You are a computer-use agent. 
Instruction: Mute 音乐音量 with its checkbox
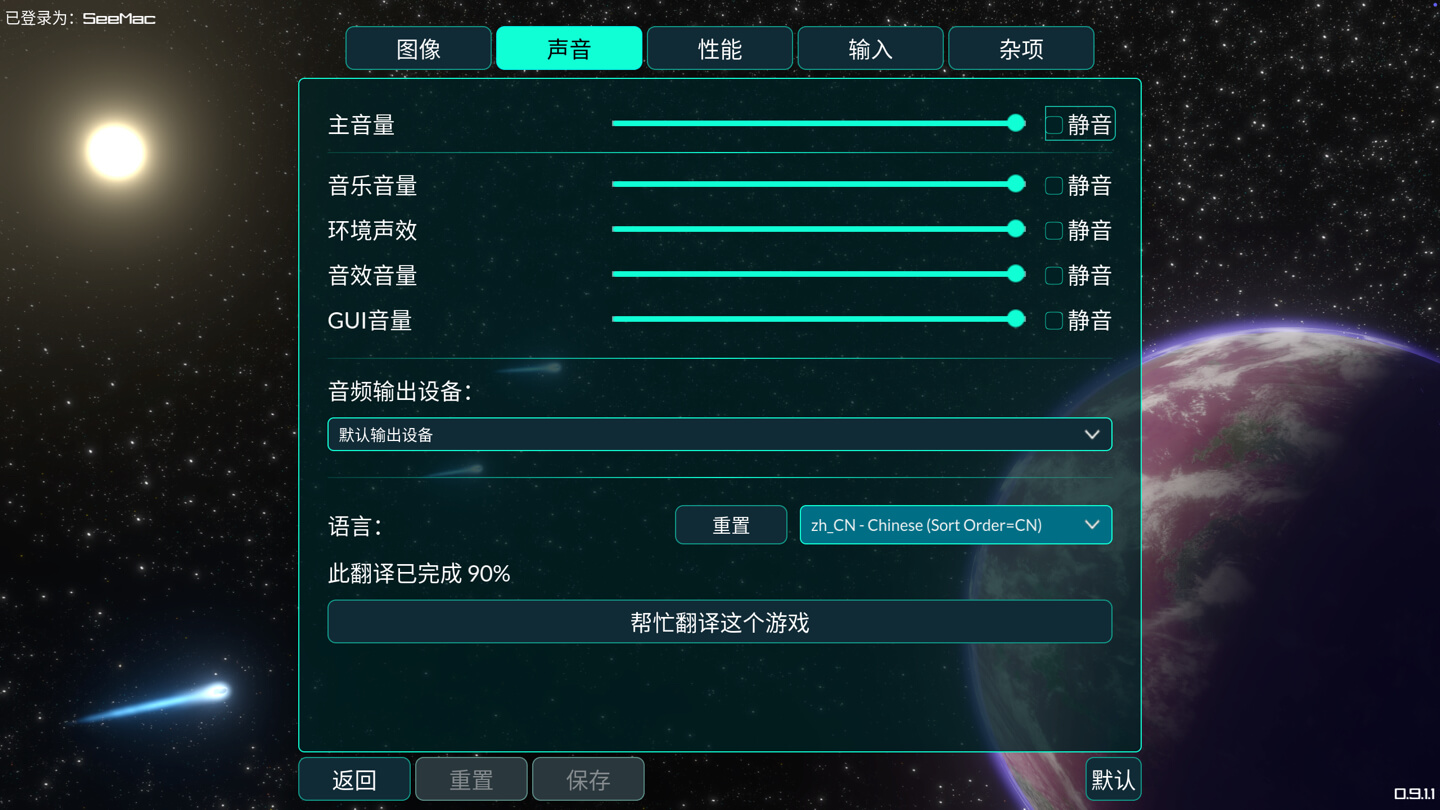pyautogui.click(x=1054, y=186)
